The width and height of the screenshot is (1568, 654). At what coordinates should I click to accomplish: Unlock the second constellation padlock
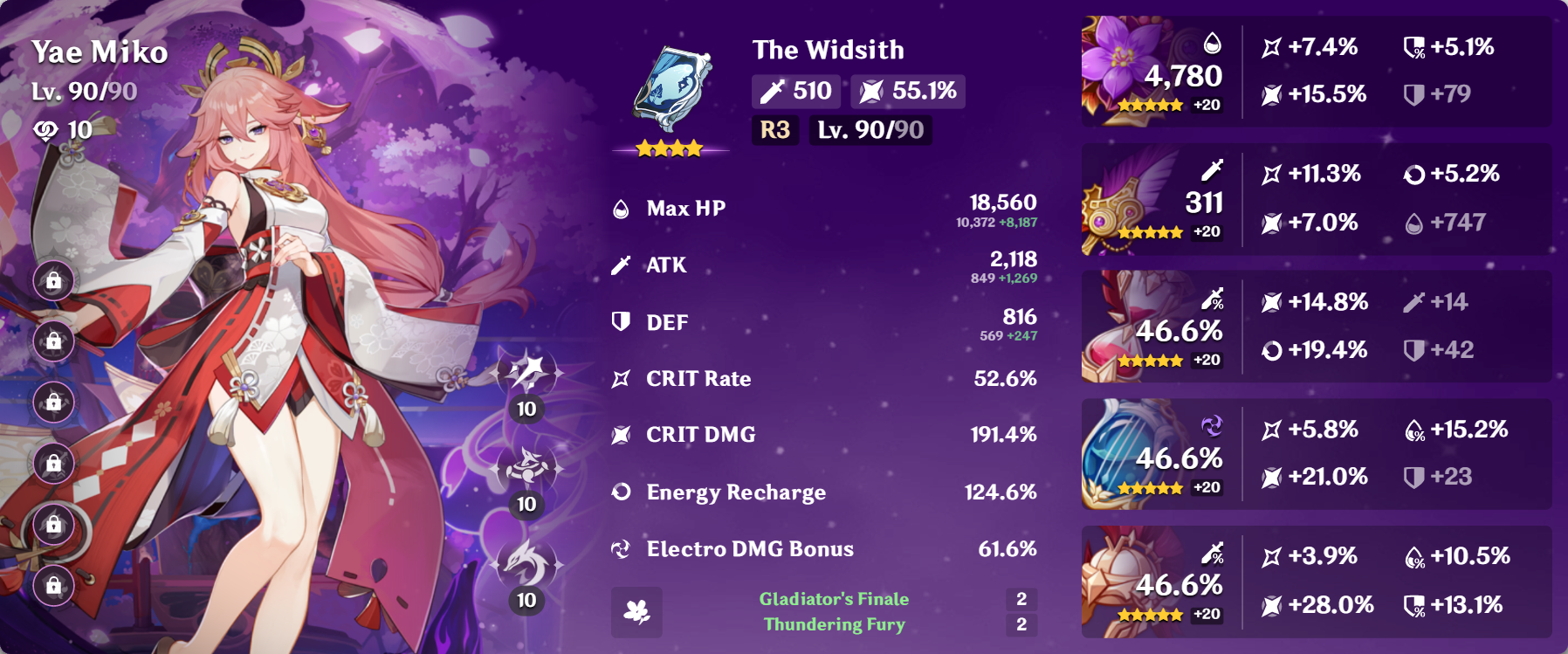[54, 341]
